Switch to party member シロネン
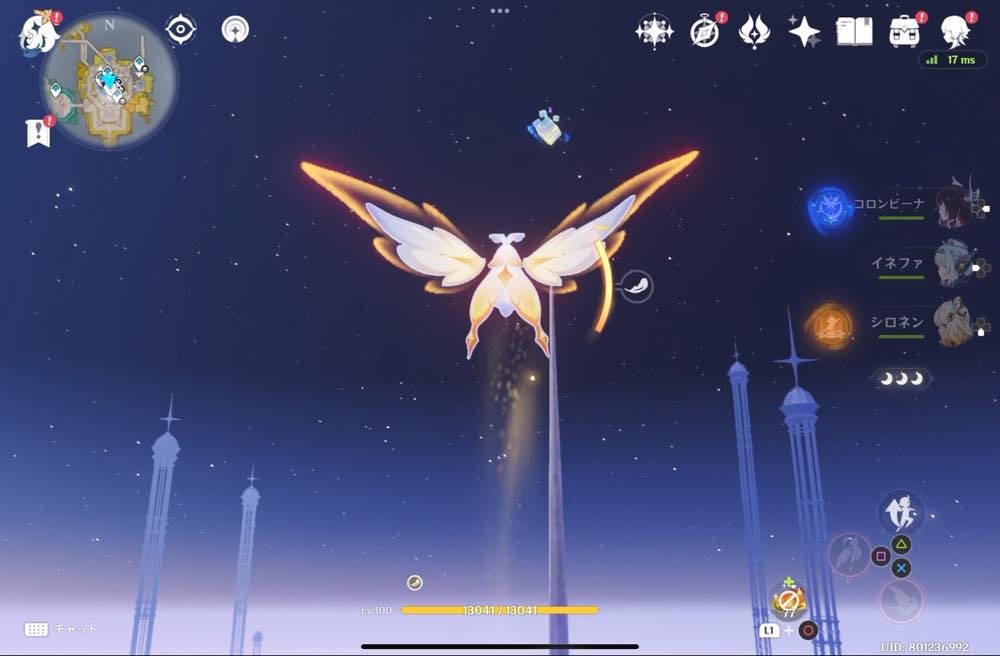The width and height of the screenshot is (1000, 656). 953,323
